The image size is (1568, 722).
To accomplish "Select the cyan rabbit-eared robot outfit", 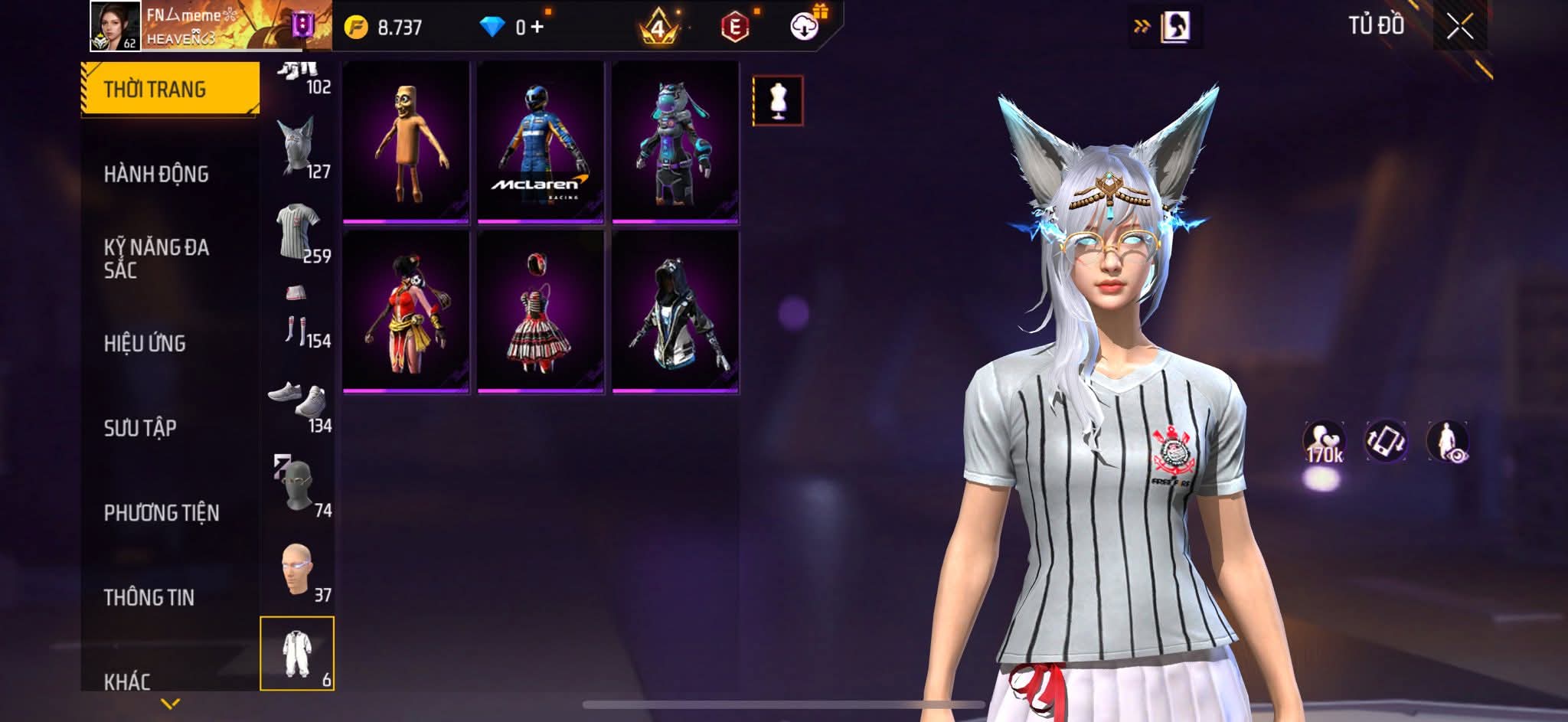I will coord(675,142).
